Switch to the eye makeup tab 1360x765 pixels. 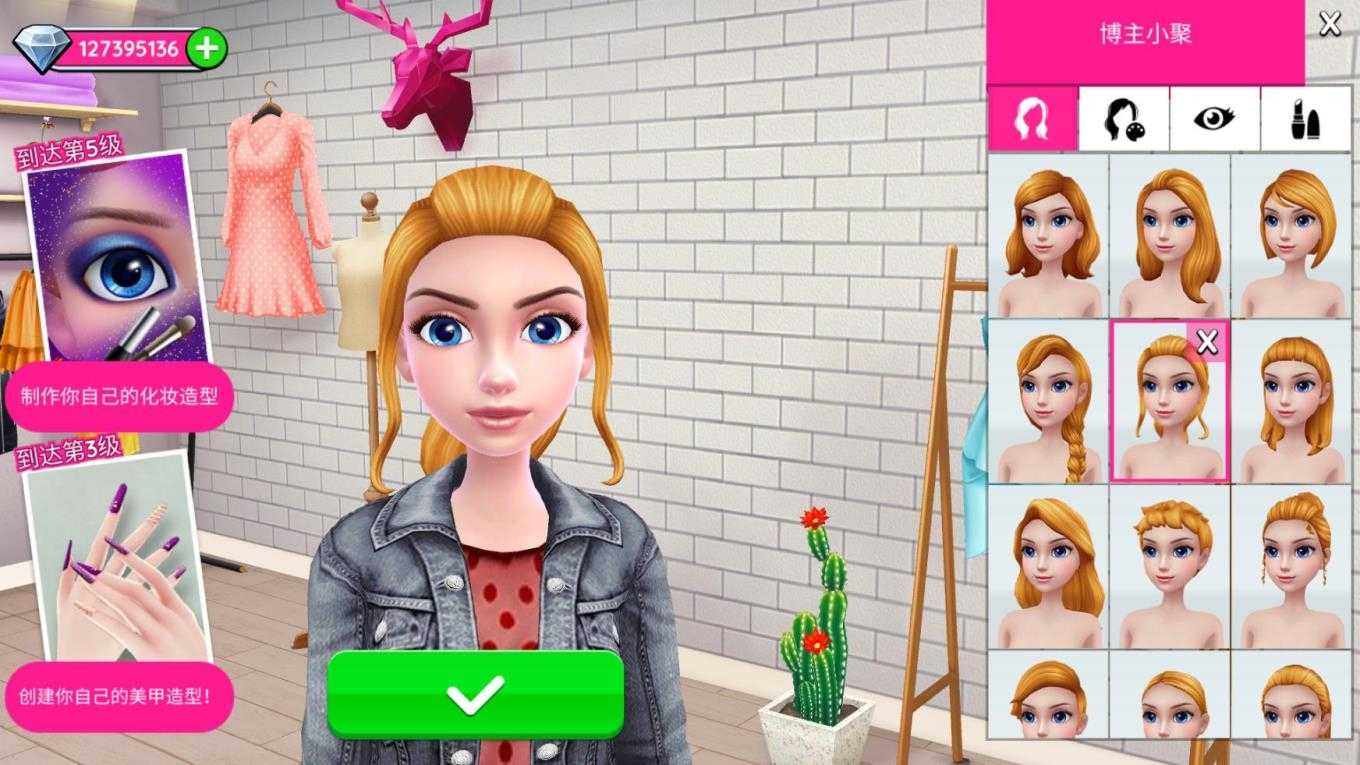pos(1214,119)
